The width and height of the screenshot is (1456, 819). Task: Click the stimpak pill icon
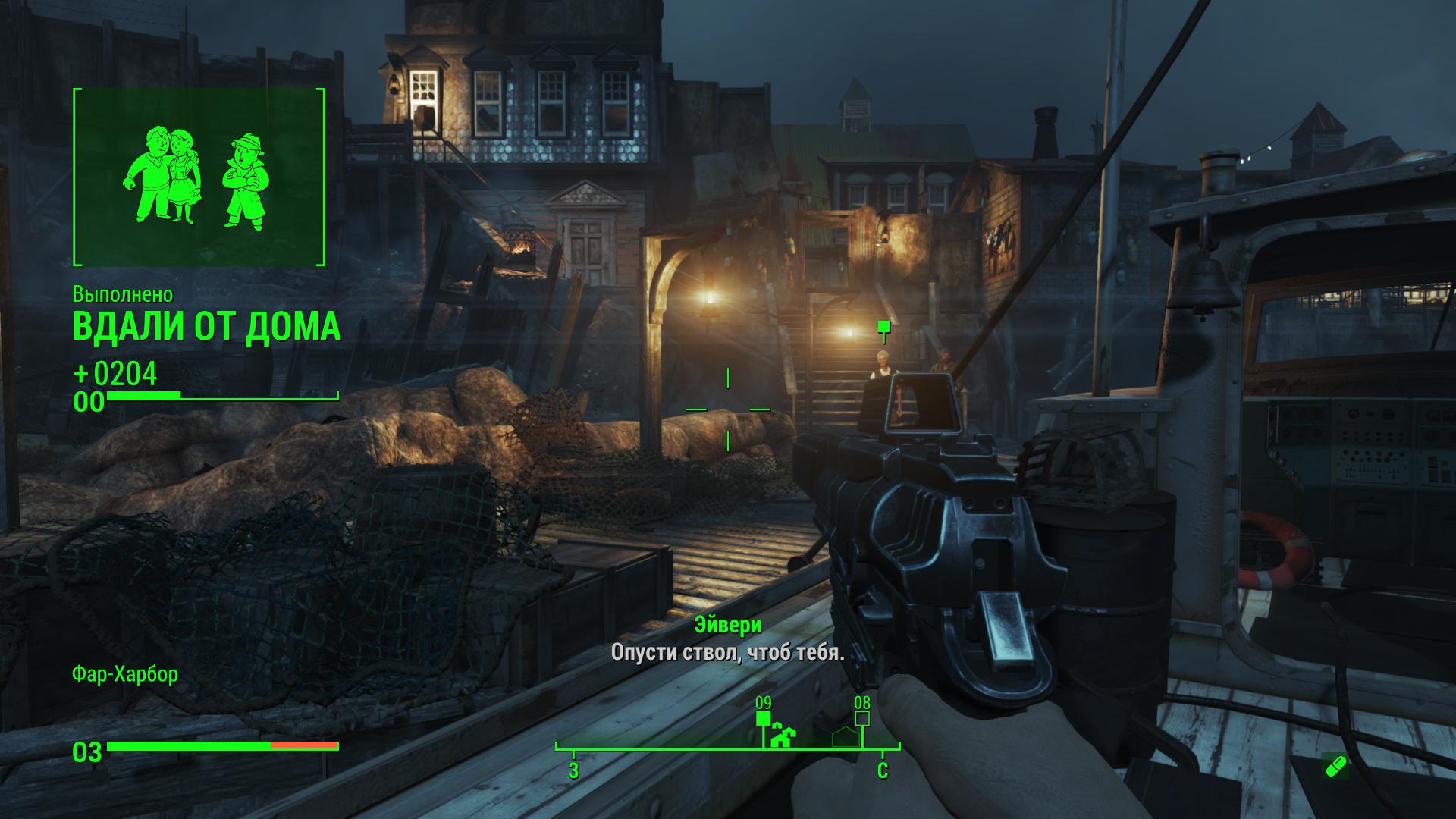click(x=1335, y=767)
